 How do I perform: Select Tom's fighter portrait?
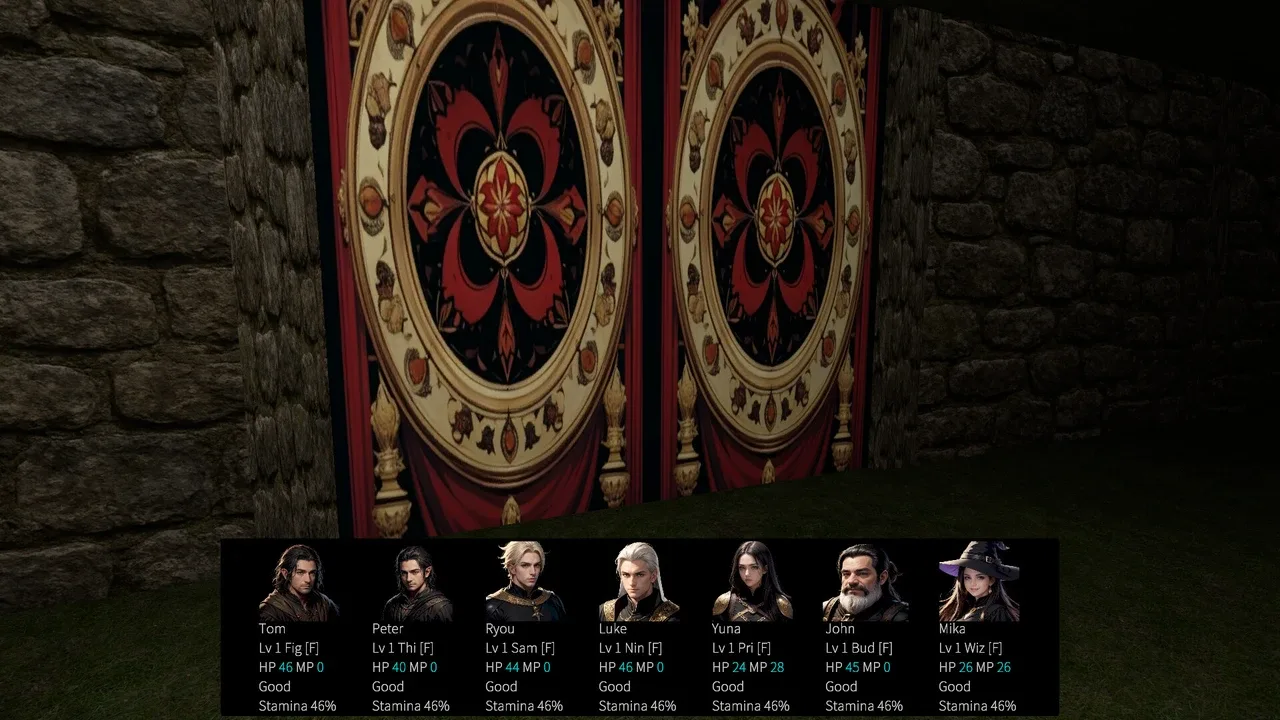(298, 582)
